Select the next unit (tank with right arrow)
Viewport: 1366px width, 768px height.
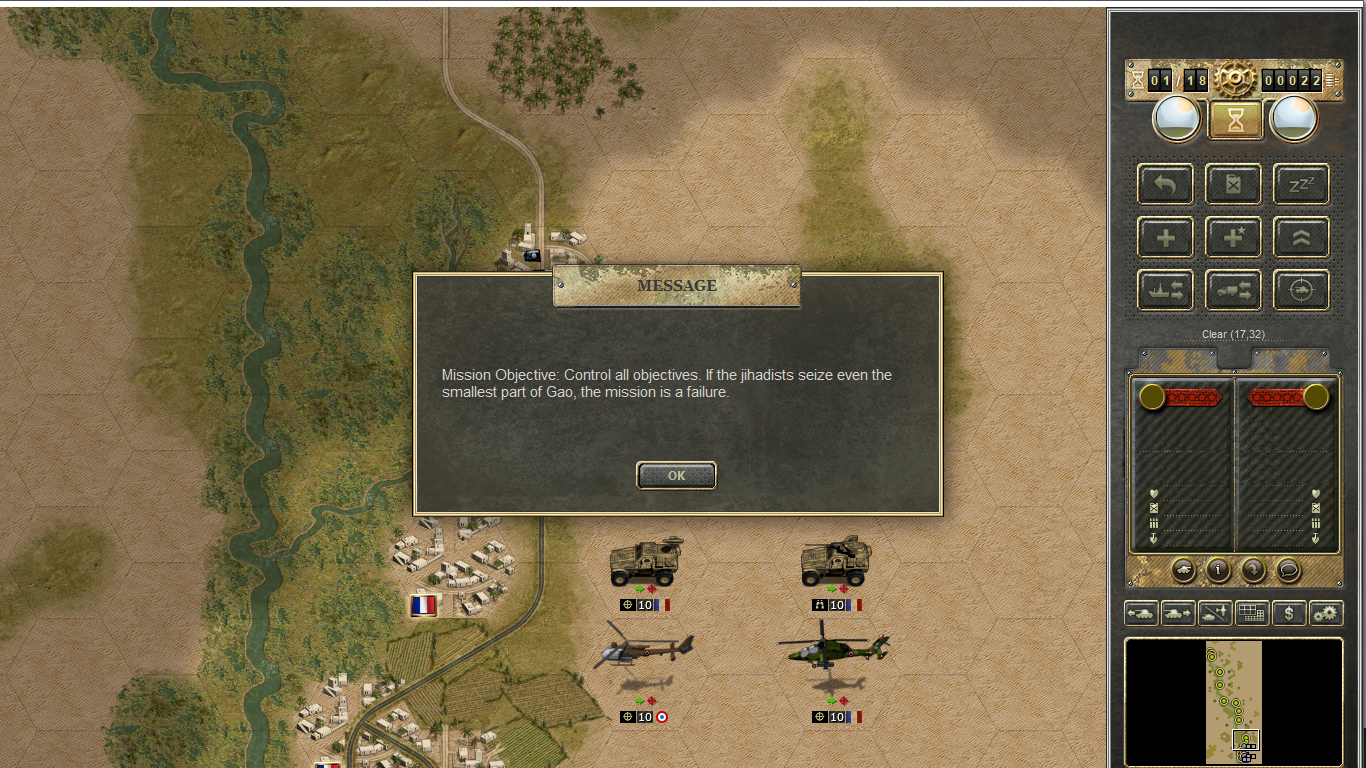click(x=1178, y=613)
